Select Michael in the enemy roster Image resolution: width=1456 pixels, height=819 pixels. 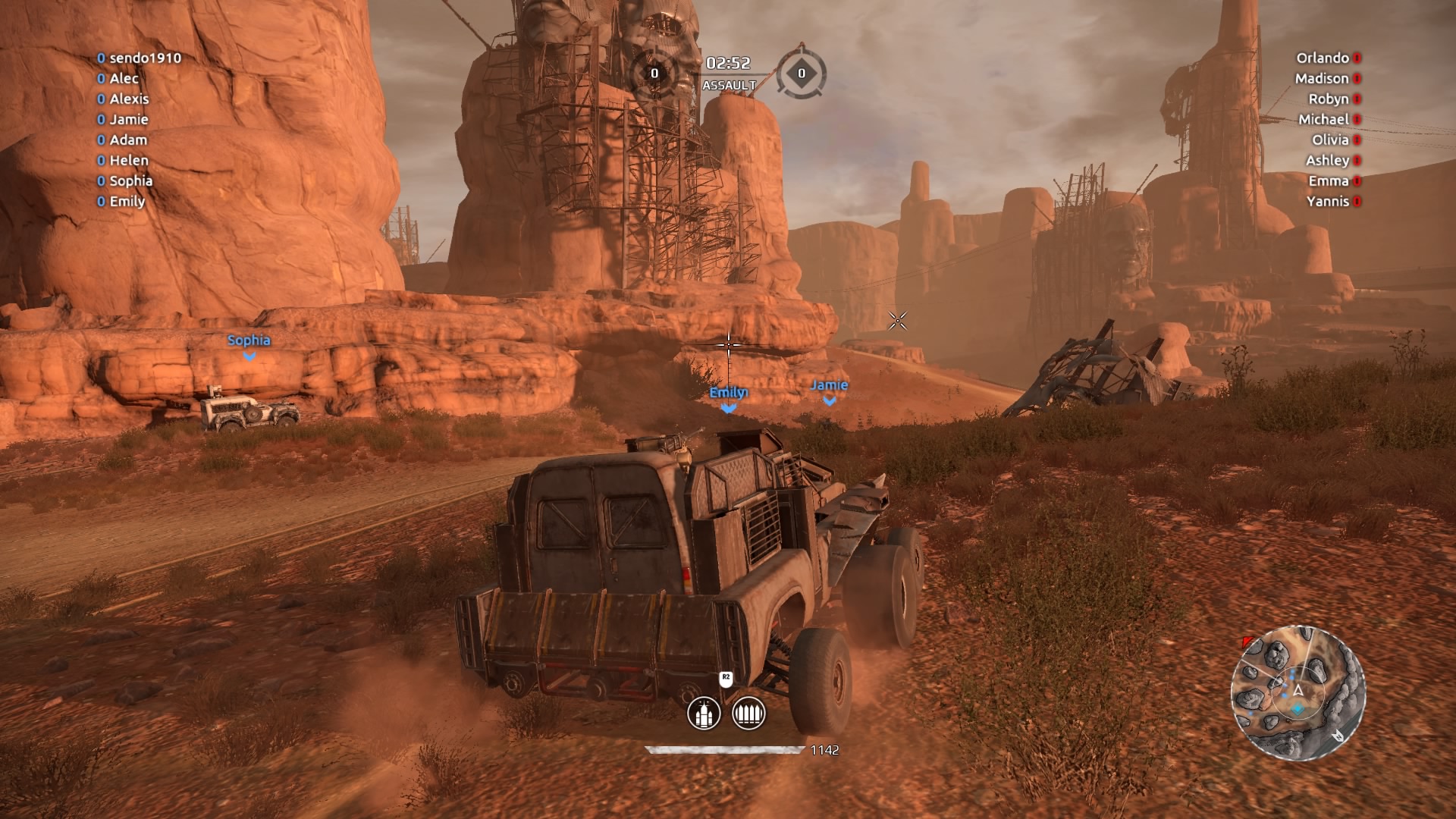coord(1323,119)
